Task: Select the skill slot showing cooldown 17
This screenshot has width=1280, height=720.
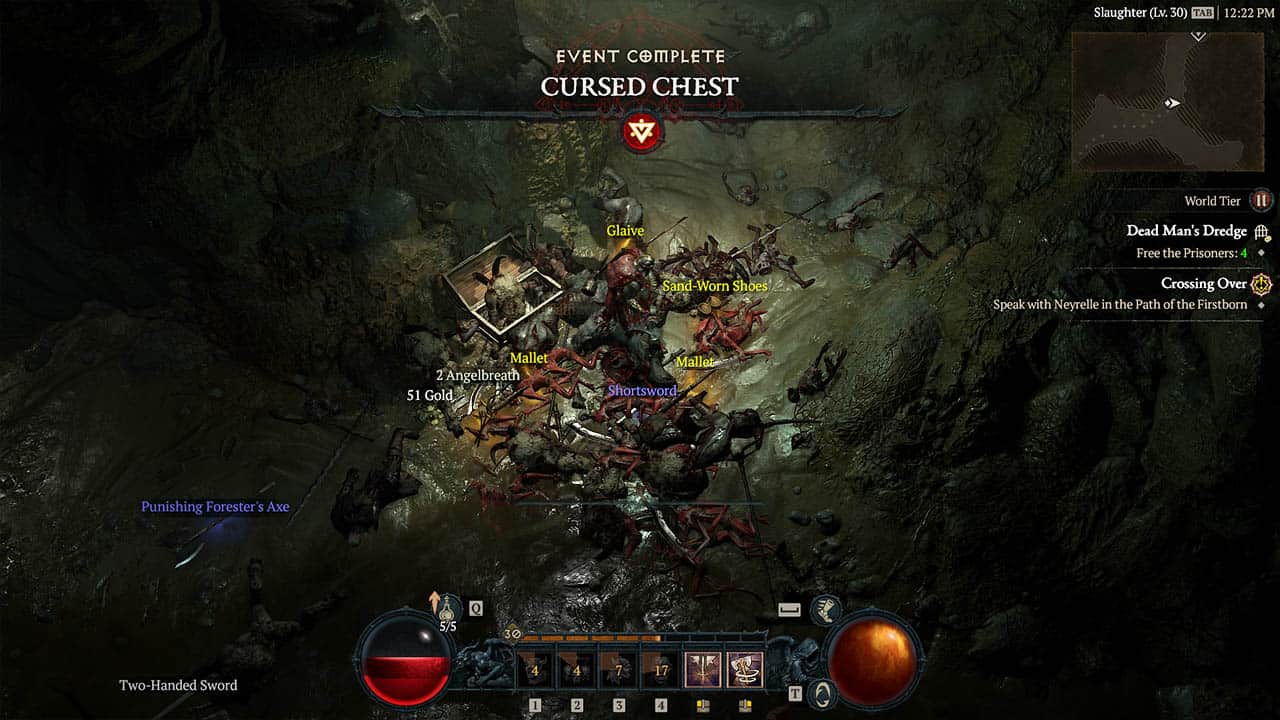Action: pyautogui.click(x=660, y=670)
